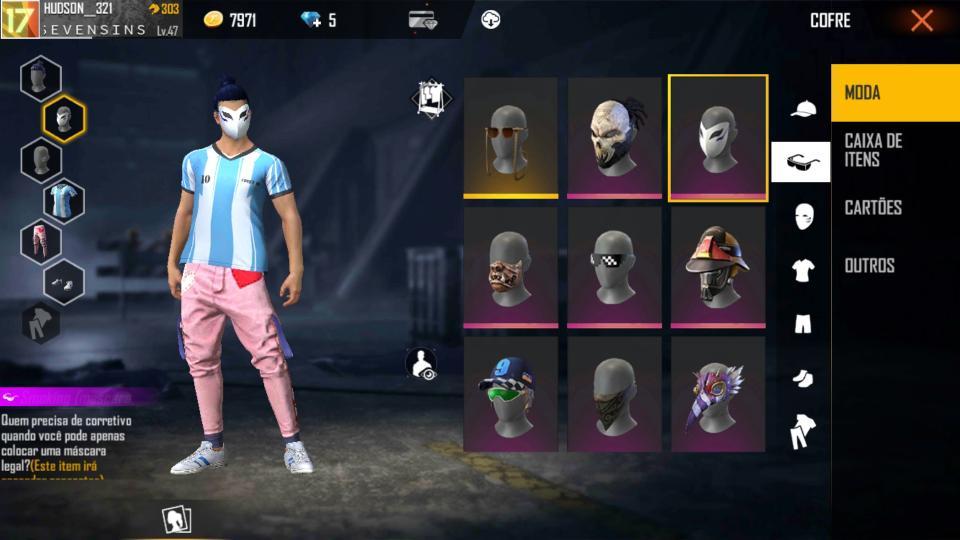Select the cap headwear category icon
960x540 pixels.
tap(803, 109)
